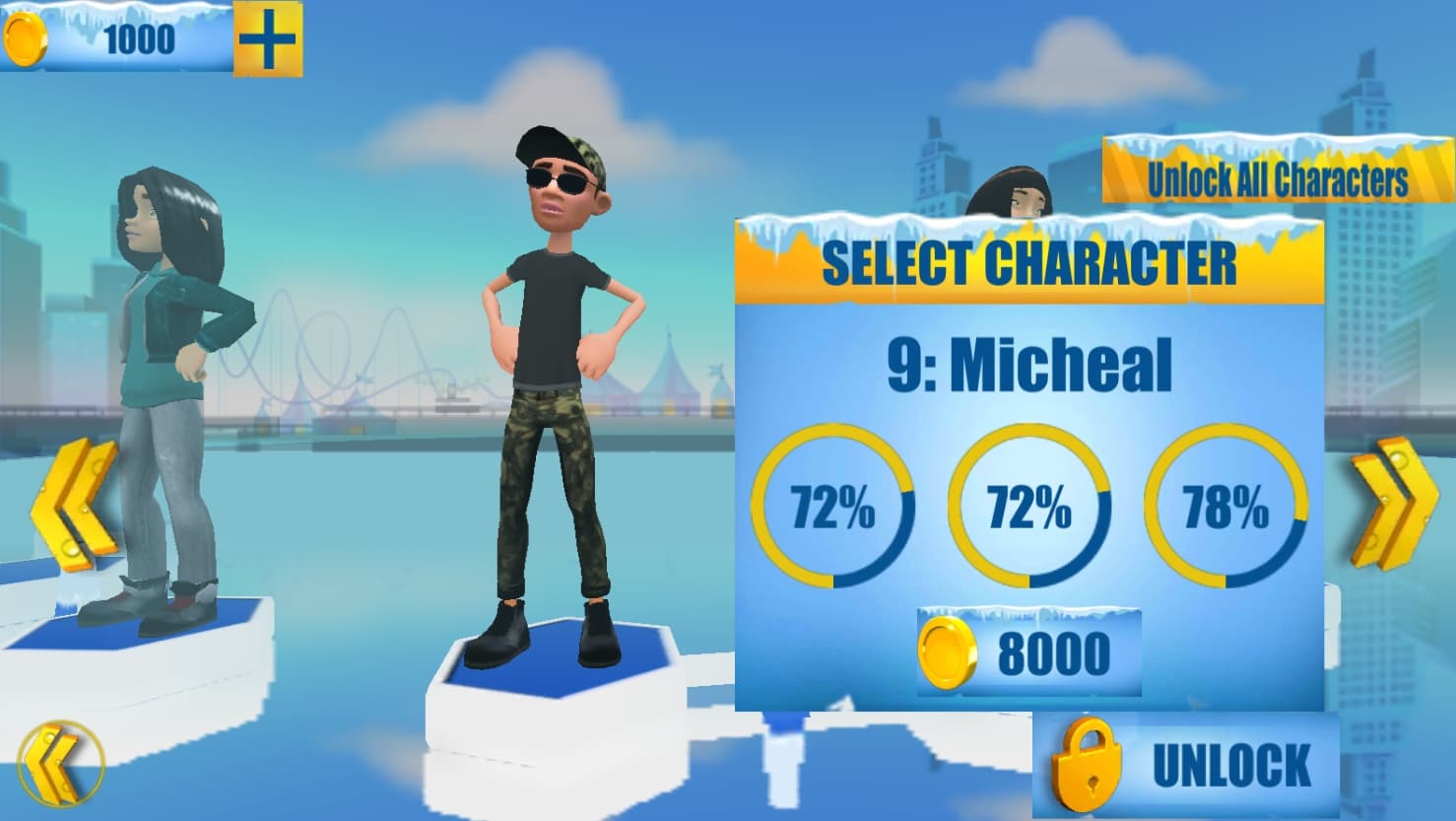Open the character panel titled SELECT CHARACTER

(x=1030, y=261)
